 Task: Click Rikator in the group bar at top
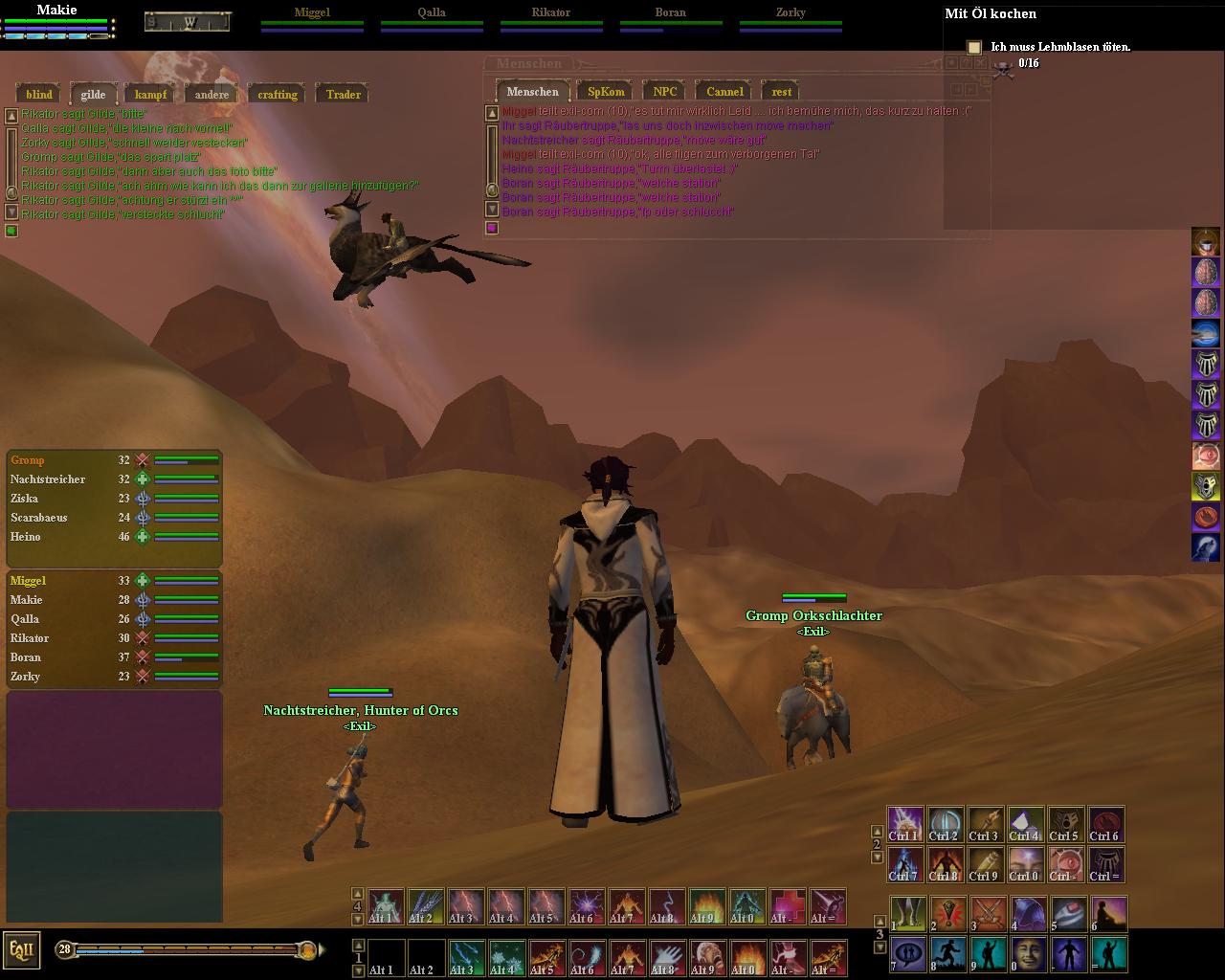[551, 13]
